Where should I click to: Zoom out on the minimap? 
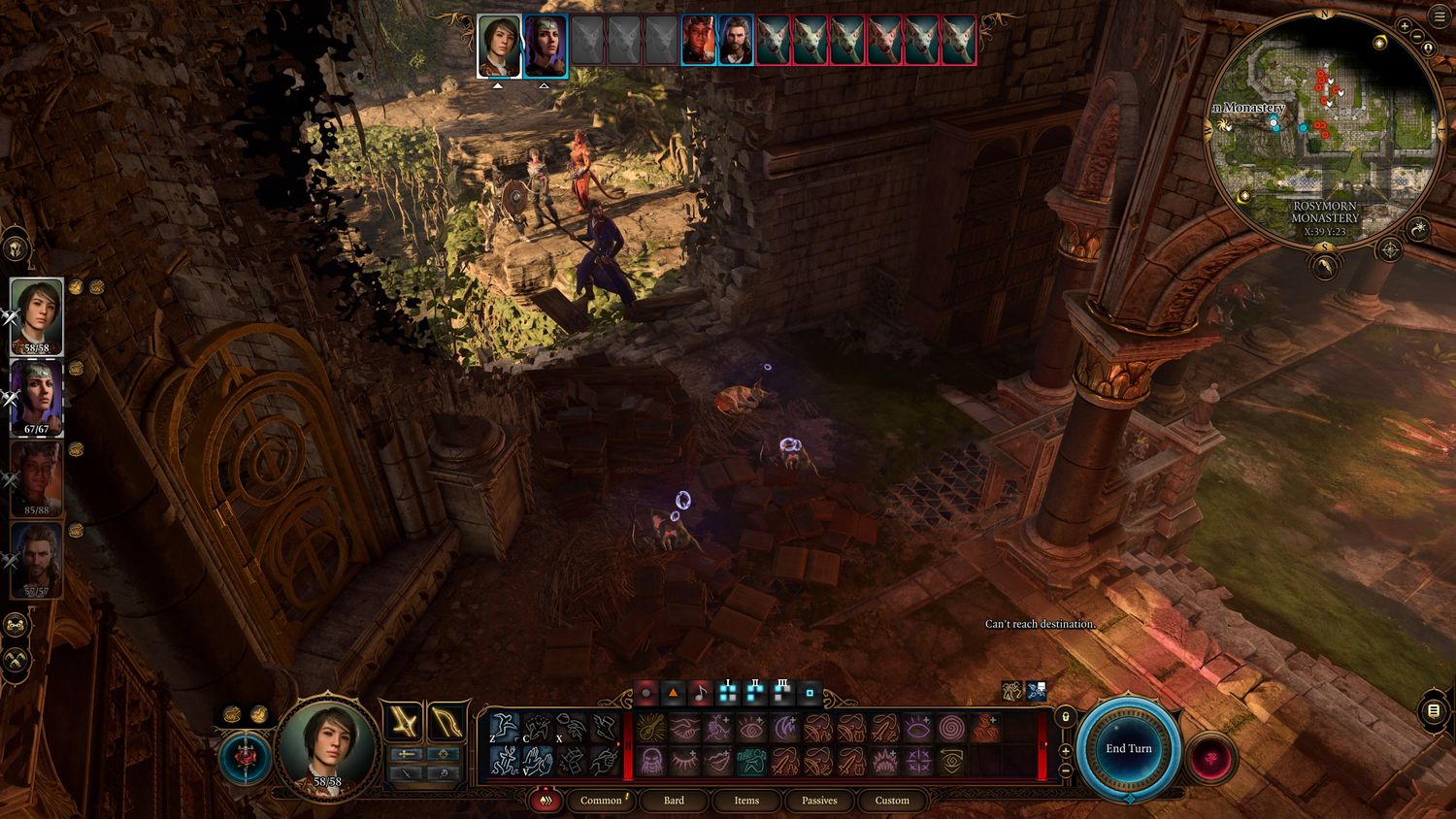tap(1418, 37)
